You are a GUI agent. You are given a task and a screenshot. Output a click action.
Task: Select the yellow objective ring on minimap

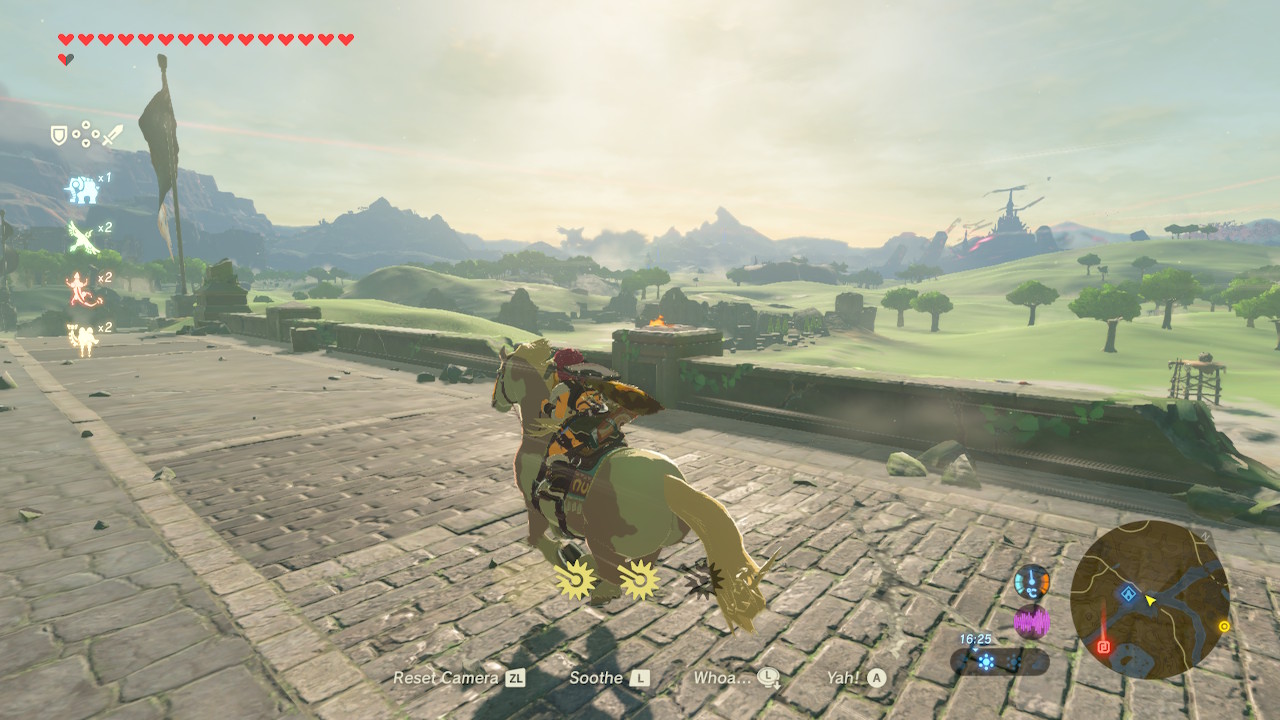(x=1223, y=627)
